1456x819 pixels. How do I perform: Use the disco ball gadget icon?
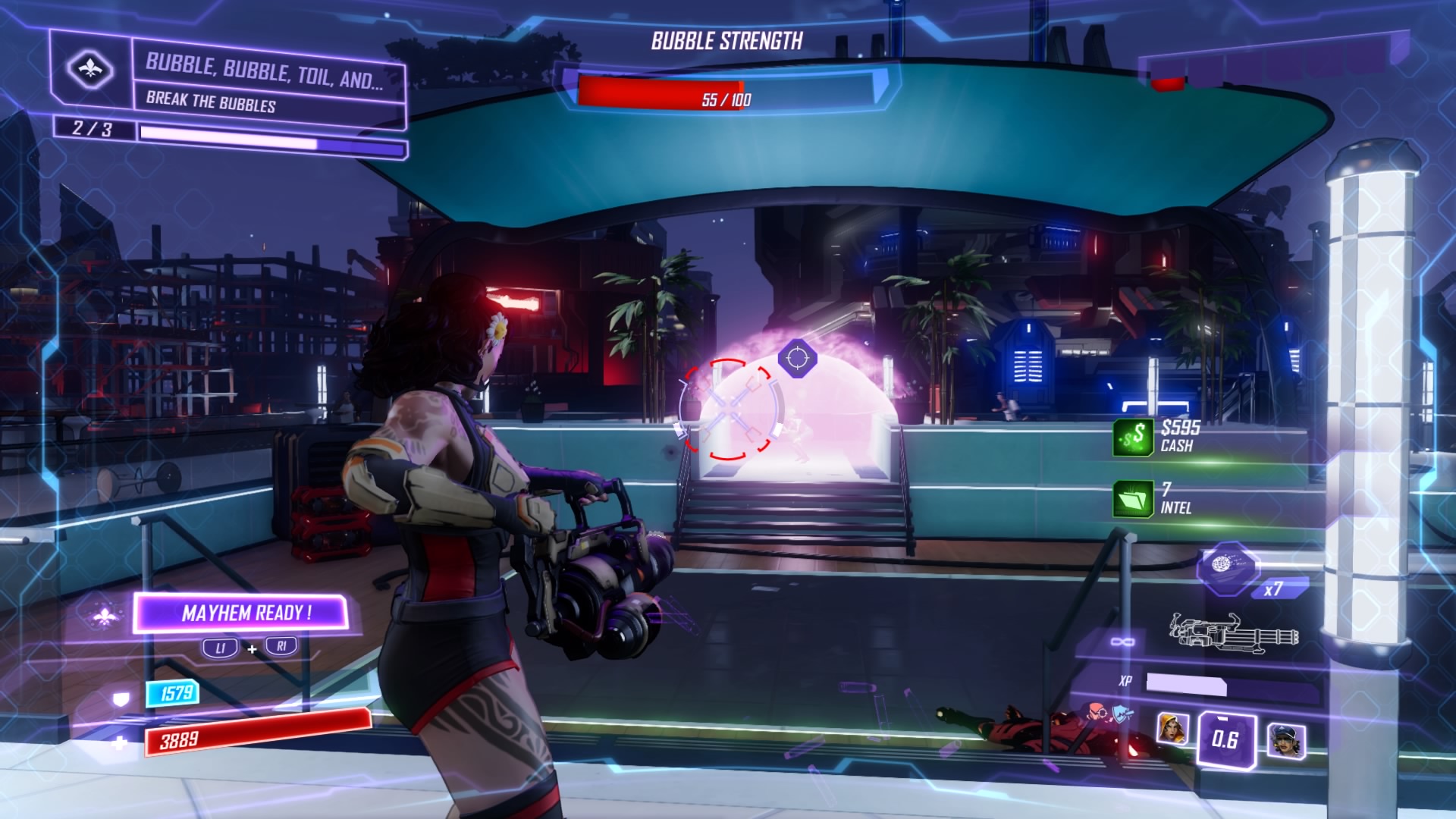point(1226,566)
